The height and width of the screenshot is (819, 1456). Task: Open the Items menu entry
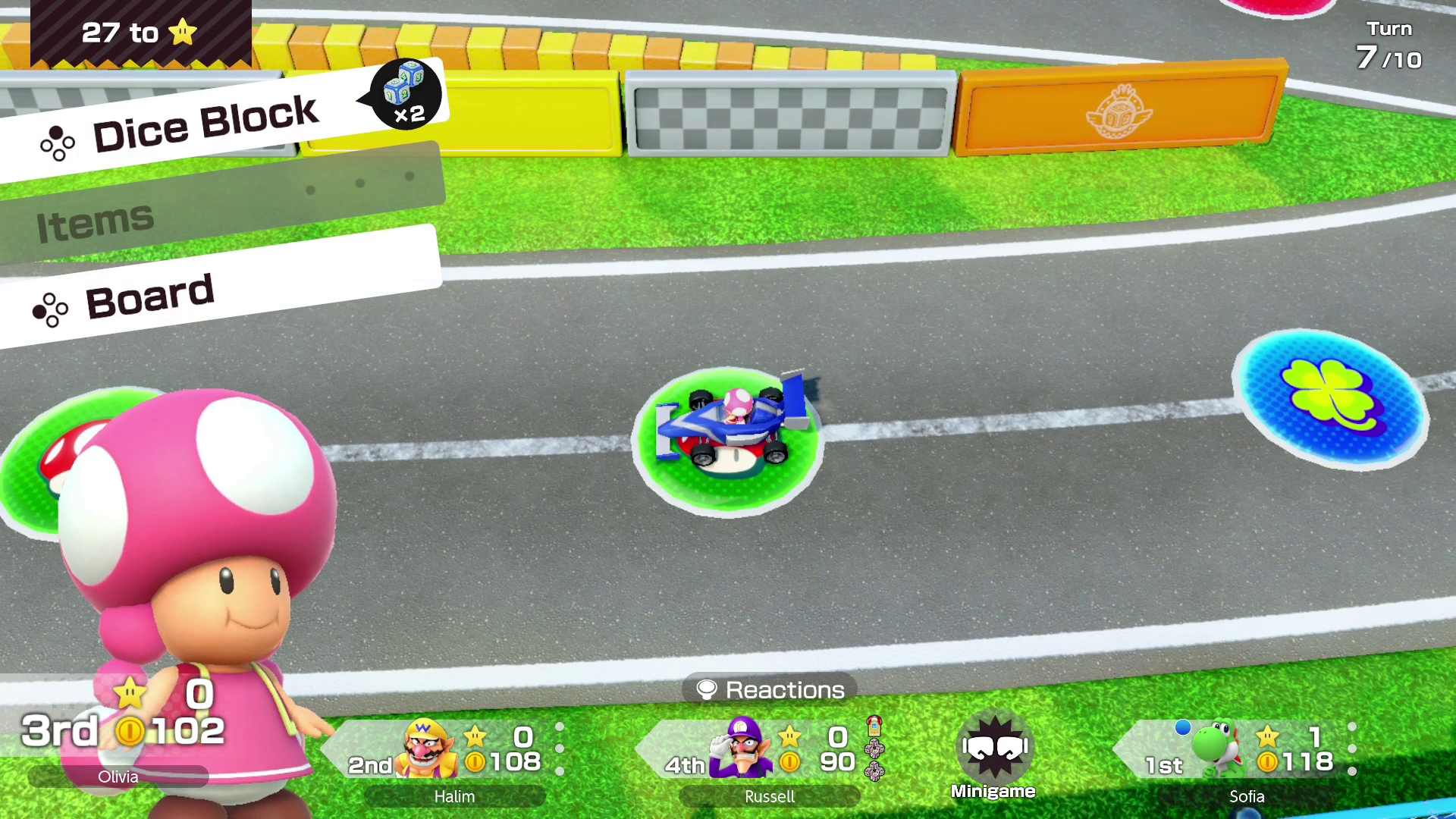click(96, 222)
